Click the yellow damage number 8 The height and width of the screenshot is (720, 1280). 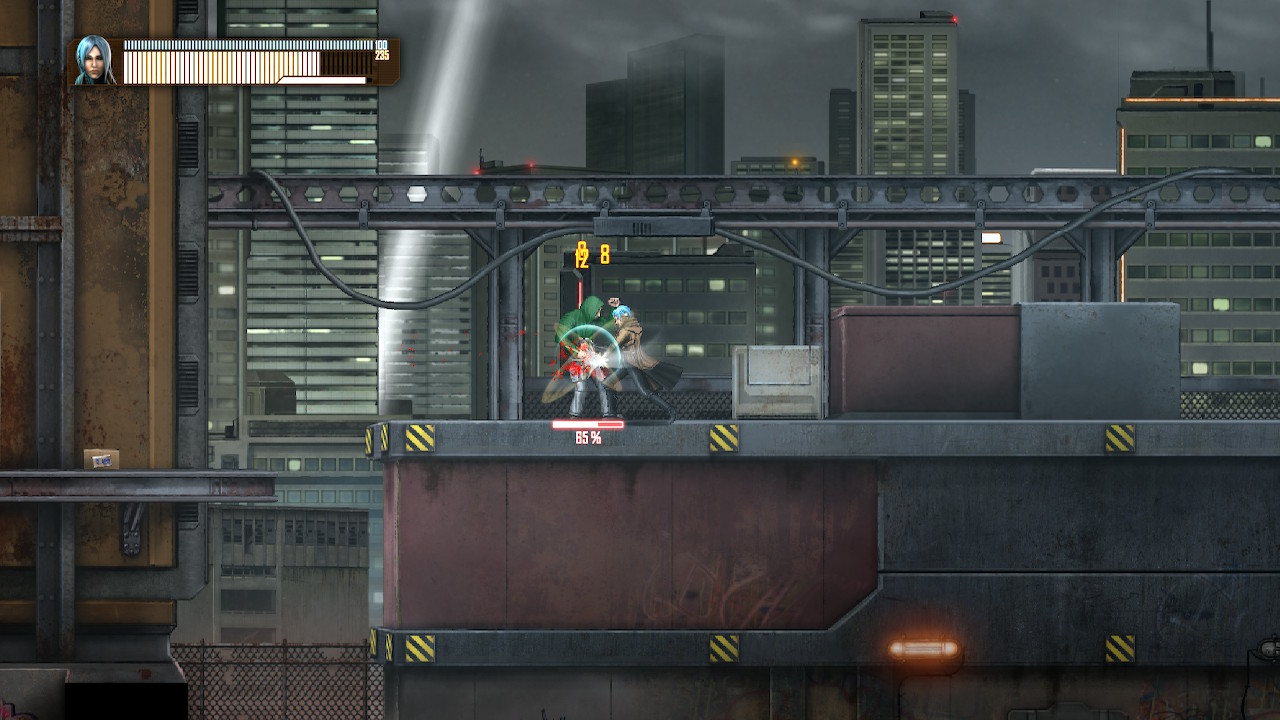tap(606, 255)
